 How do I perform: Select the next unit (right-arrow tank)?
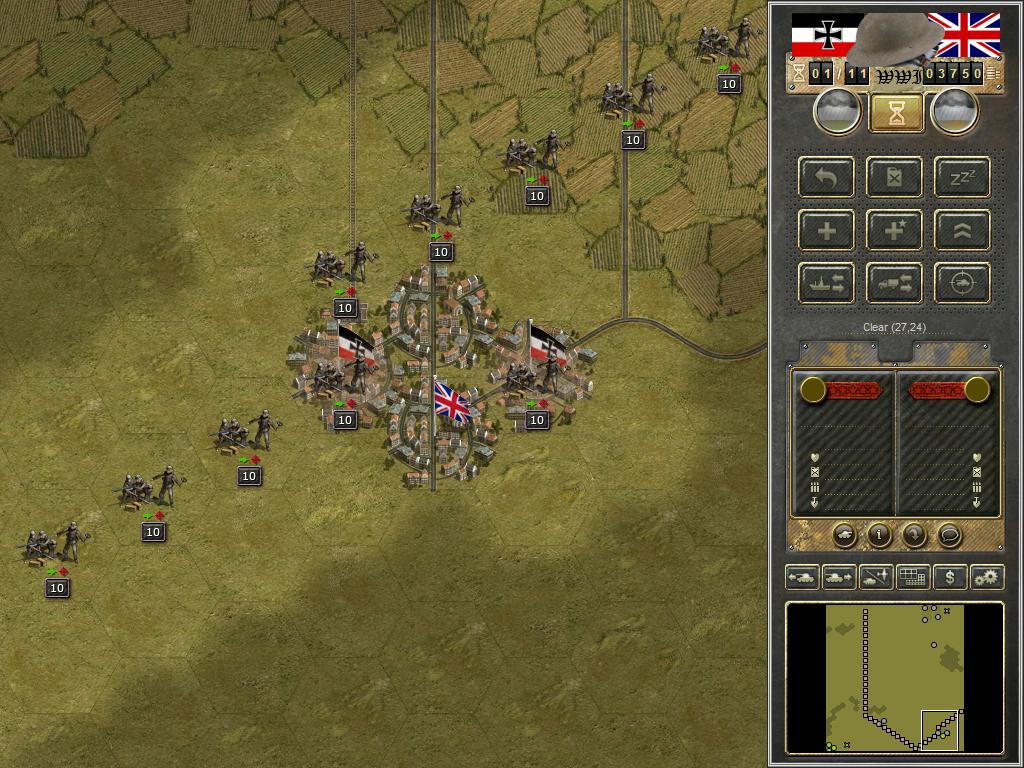(x=838, y=577)
